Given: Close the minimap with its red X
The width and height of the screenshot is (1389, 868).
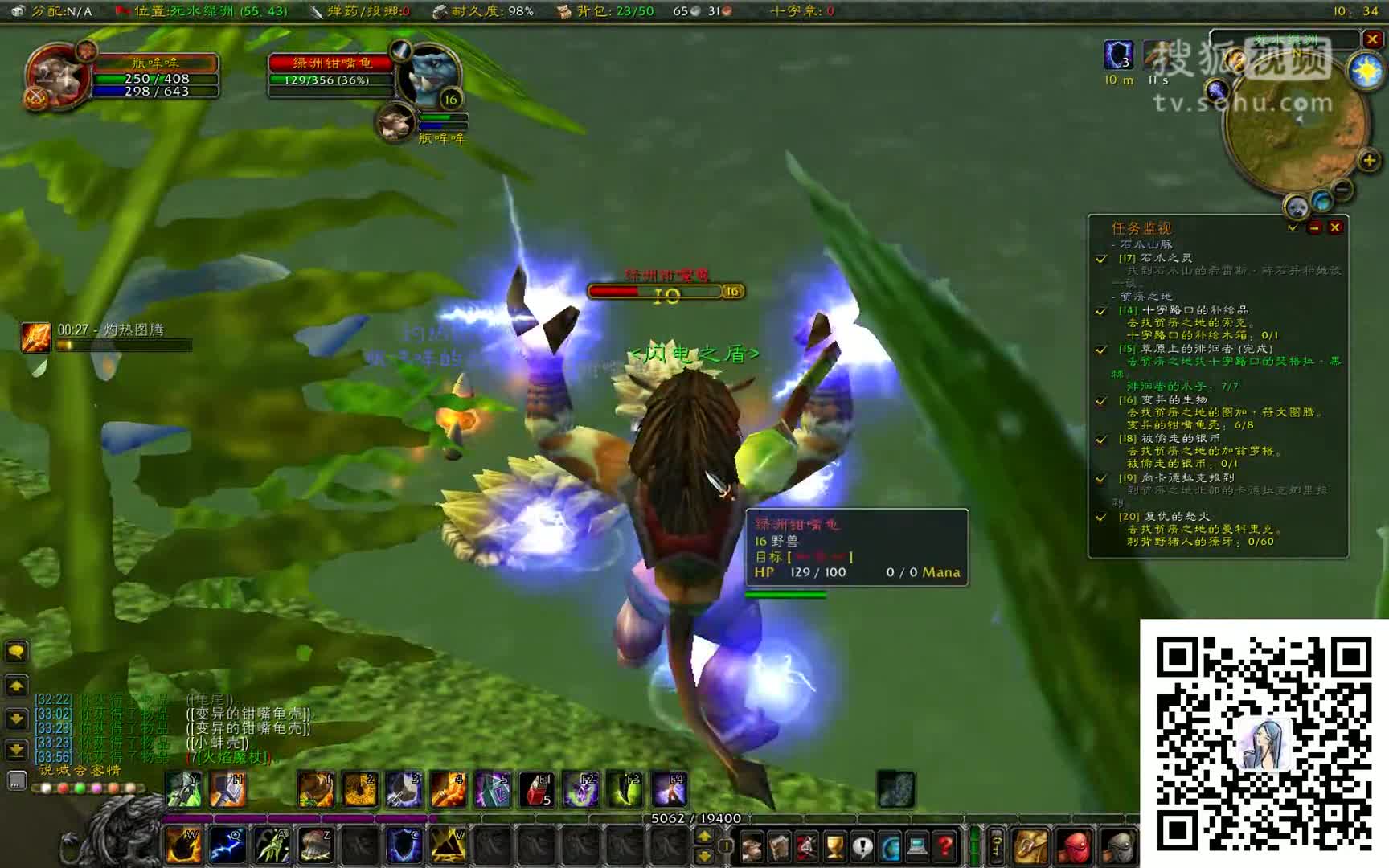Looking at the screenshot, I should (x=1372, y=39).
